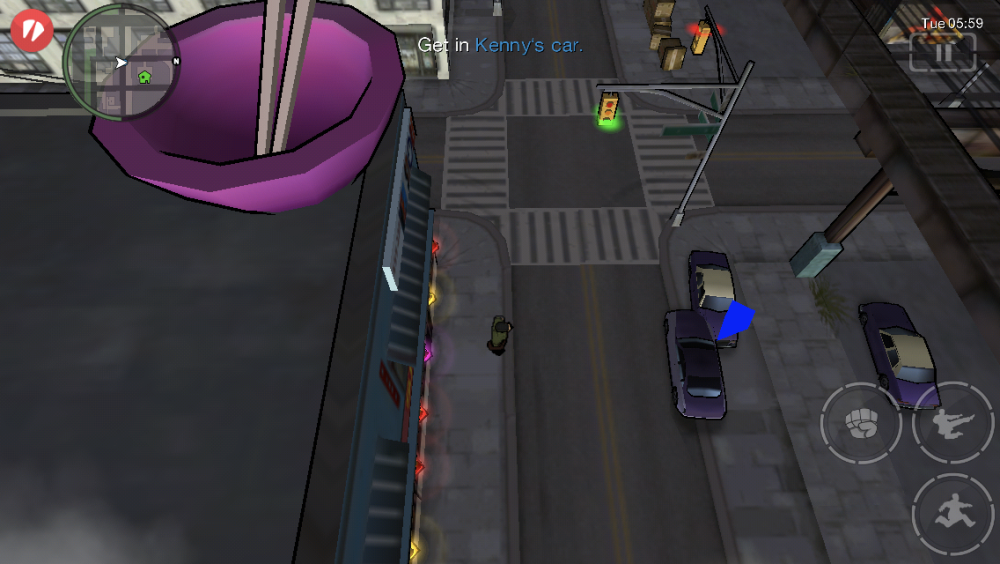
Task: Open the circular radar minimap
Action: point(121,63)
